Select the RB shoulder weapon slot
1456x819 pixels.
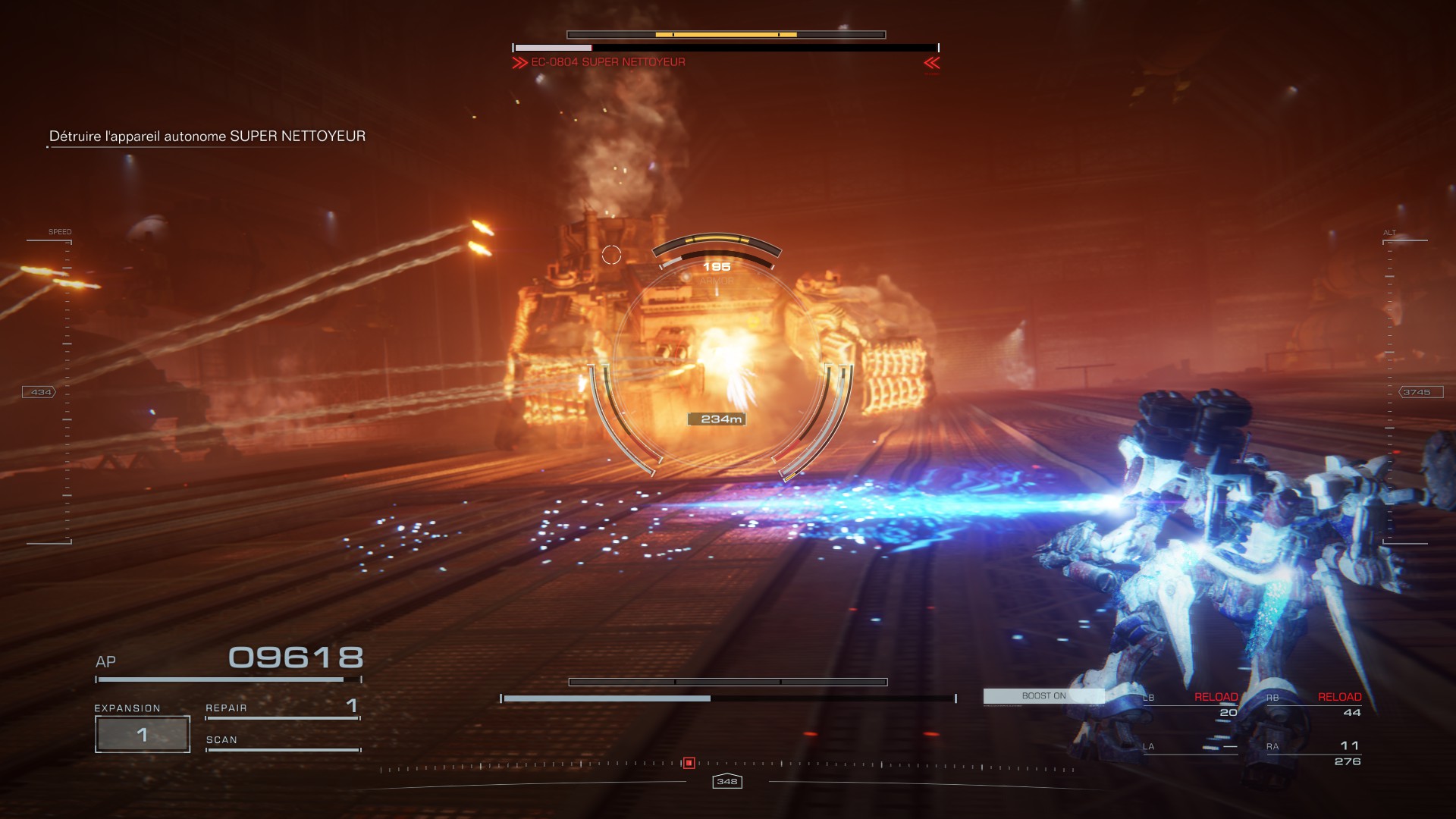tap(1314, 704)
